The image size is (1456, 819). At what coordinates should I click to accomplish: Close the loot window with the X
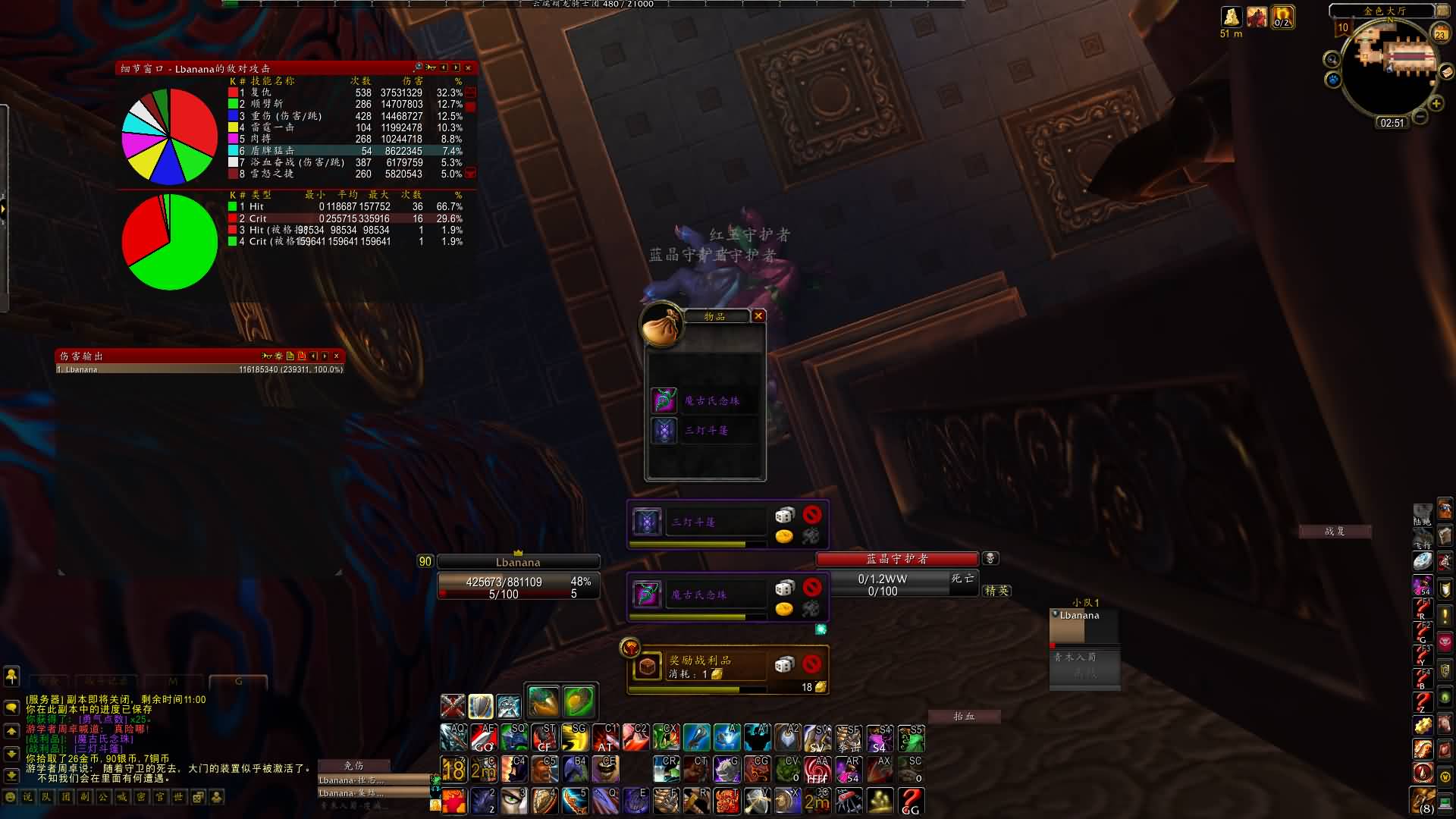(758, 315)
